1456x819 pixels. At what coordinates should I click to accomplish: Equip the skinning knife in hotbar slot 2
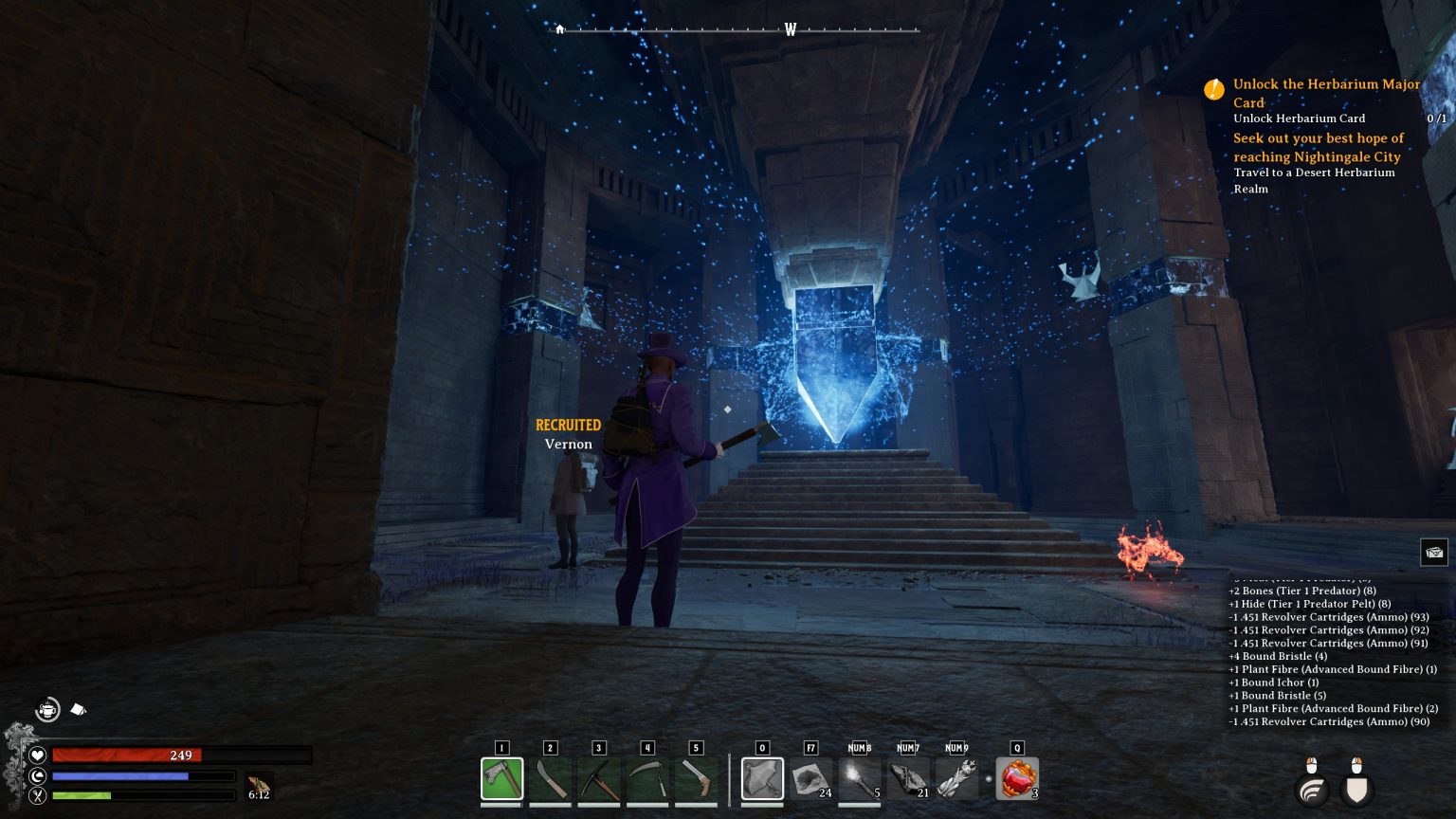[551, 777]
